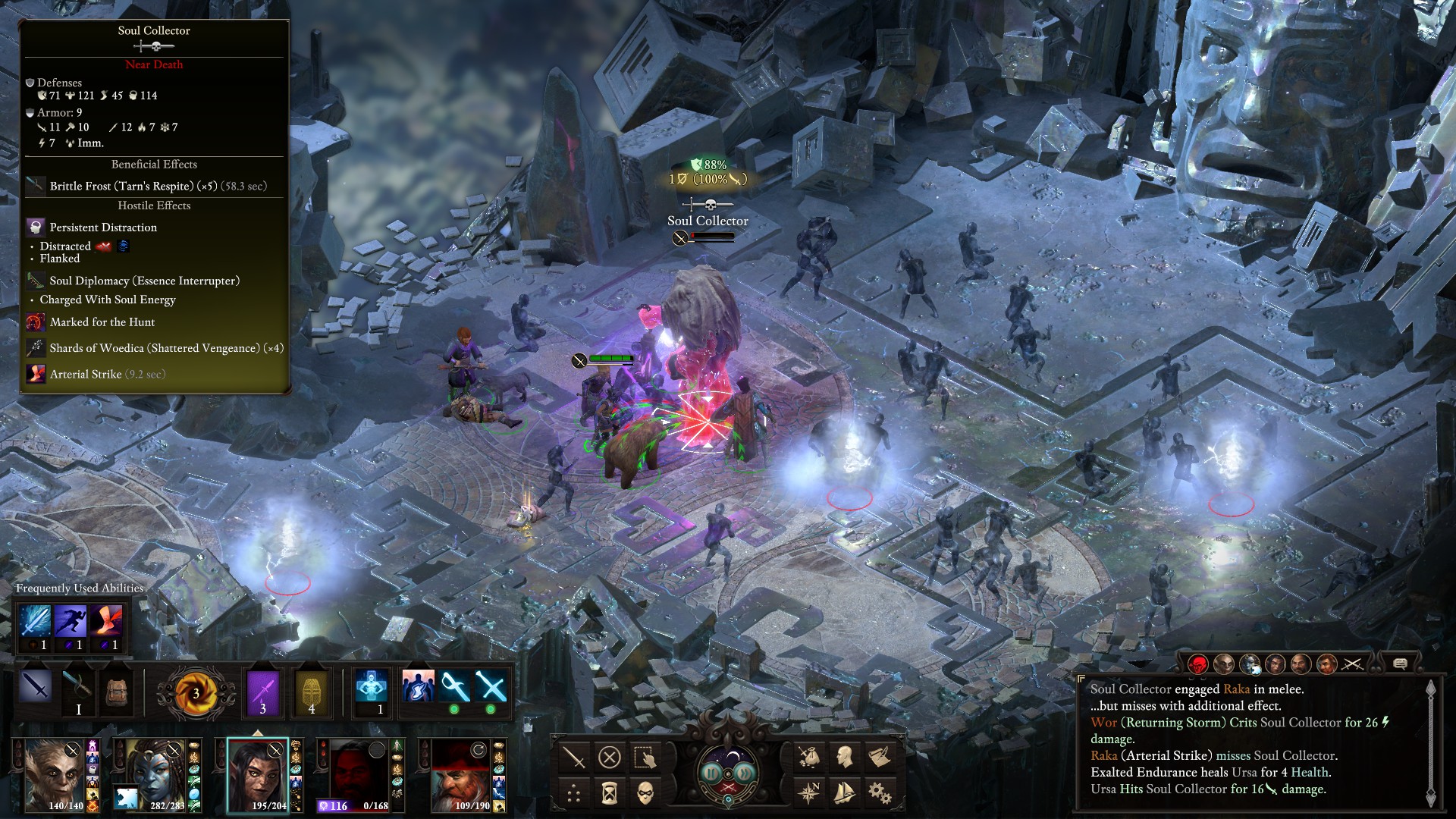Open the ship management screen
This screenshot has height=819, width=1456.
click(x=844, y=793)
